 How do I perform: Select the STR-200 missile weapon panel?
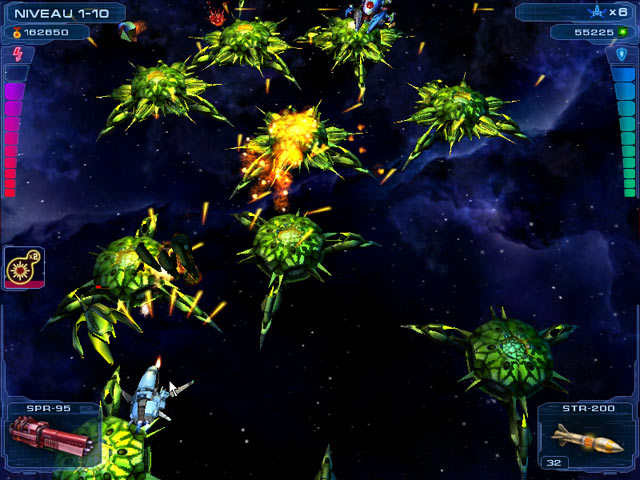tap(587, 437)
